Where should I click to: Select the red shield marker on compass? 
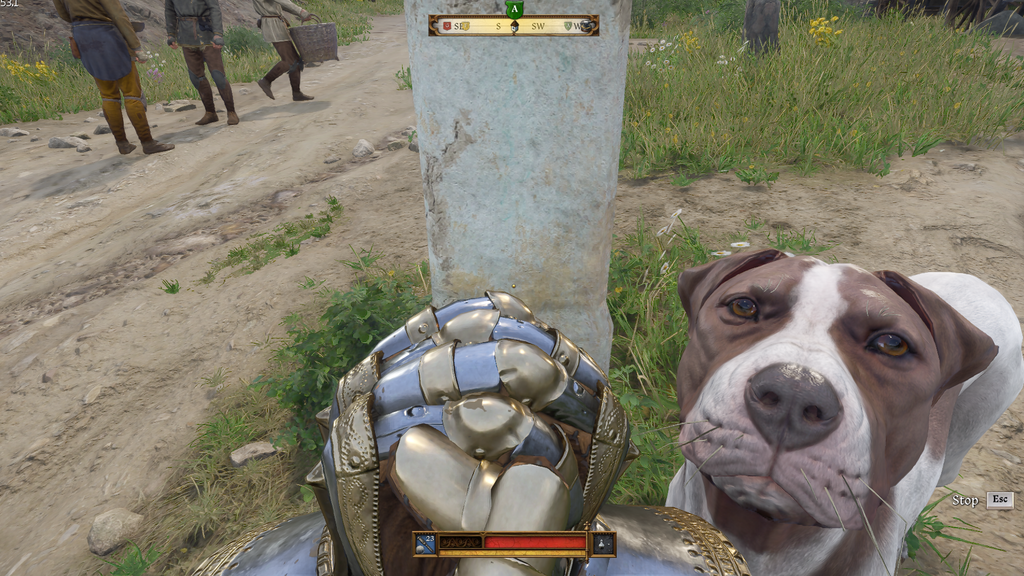[x=447, y=26]
